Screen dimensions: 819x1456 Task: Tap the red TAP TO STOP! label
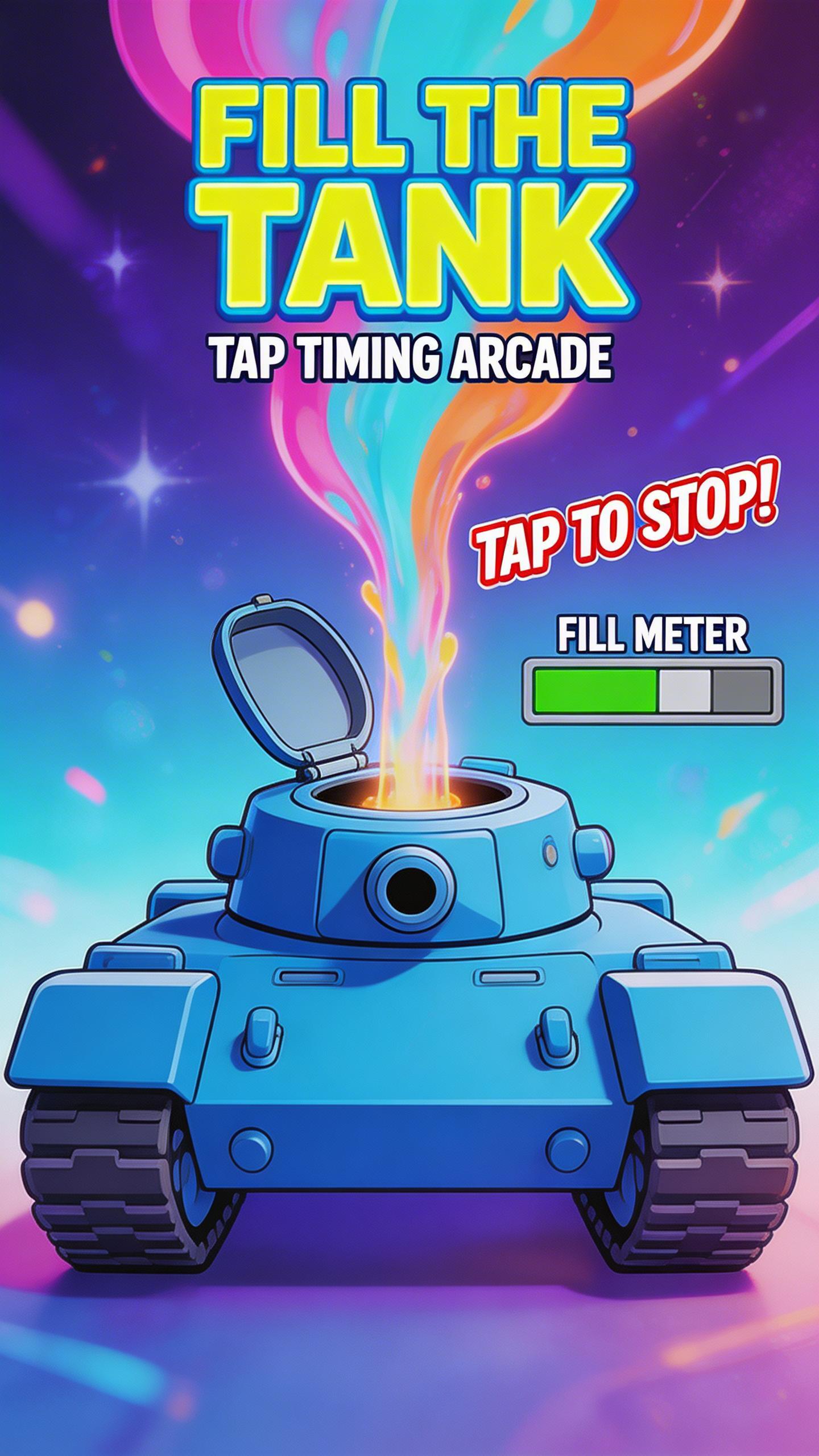coord(623,528)
